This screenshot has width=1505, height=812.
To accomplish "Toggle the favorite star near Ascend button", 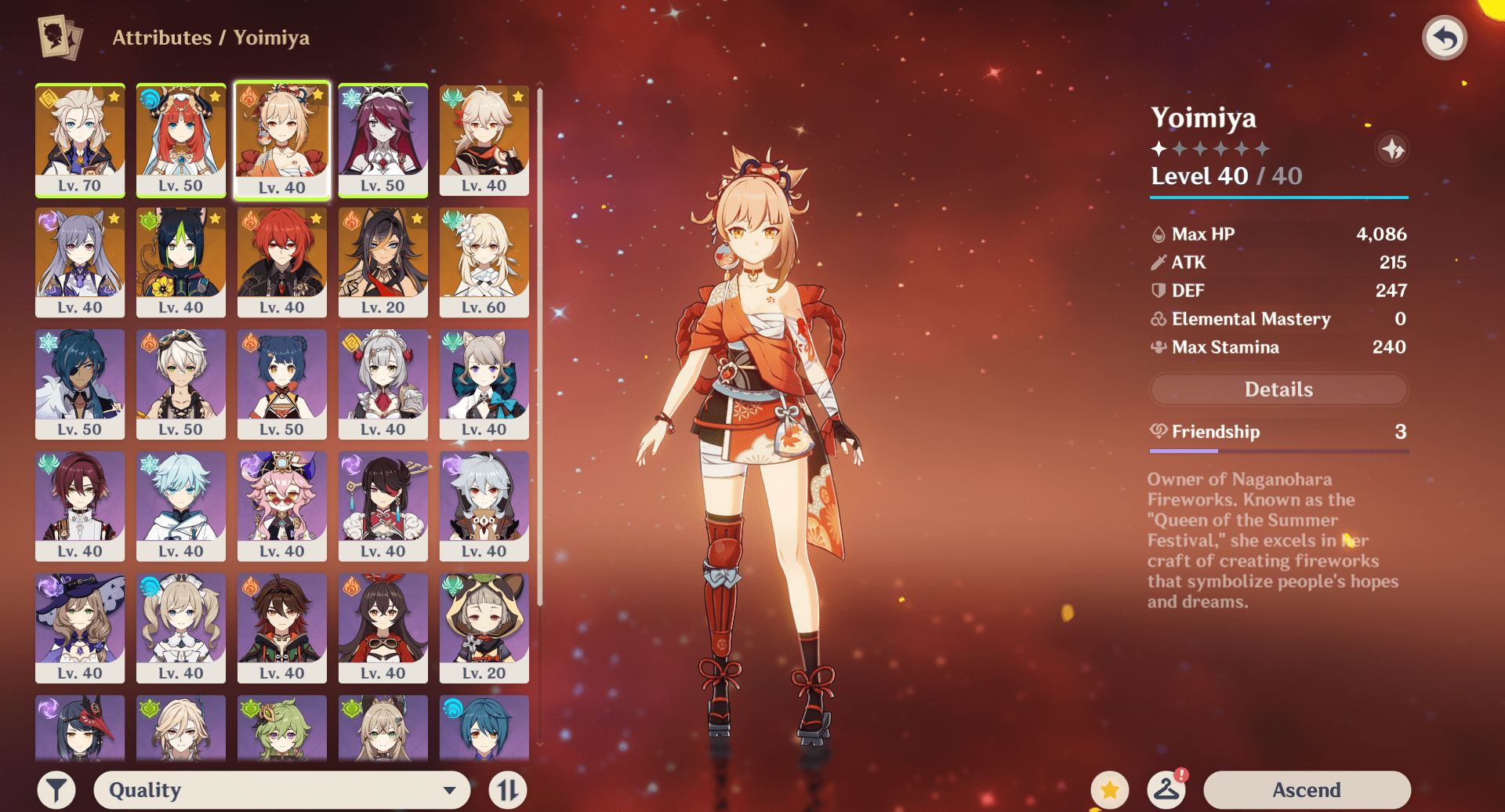I will (x=1110, y=789).
